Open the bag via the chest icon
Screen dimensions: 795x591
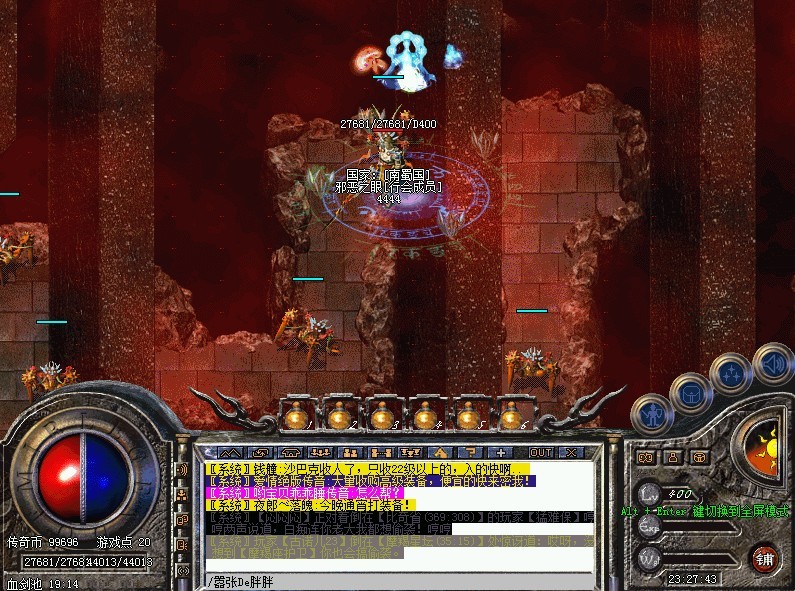(x=691, y=393)
